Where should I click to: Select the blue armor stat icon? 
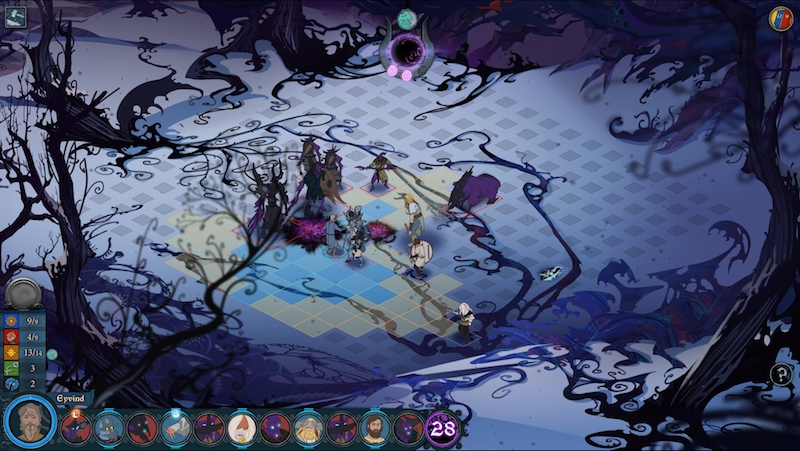click(11, 321)
